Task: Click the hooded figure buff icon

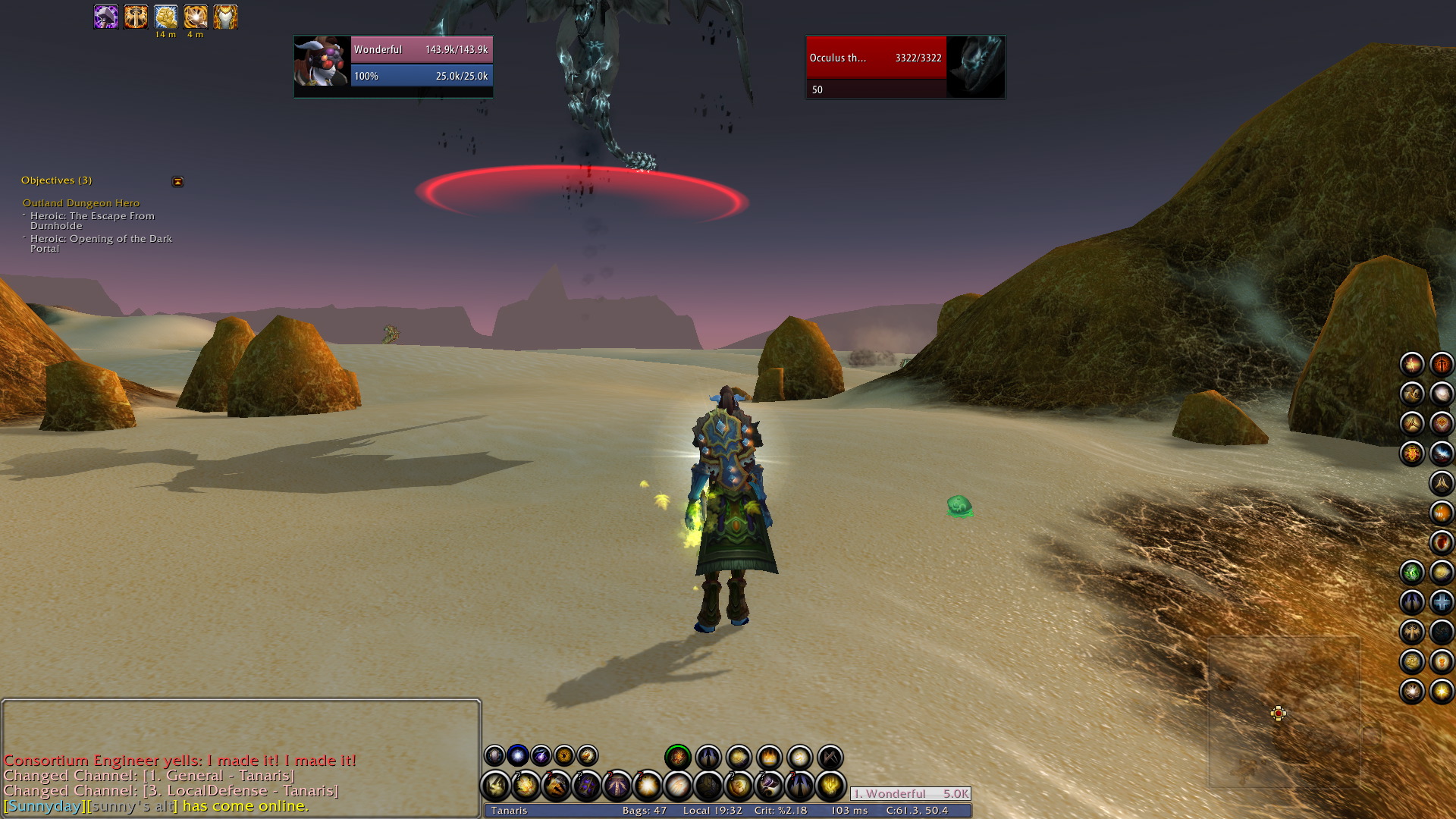Action: pyautogui.click(x=225, y=17)
